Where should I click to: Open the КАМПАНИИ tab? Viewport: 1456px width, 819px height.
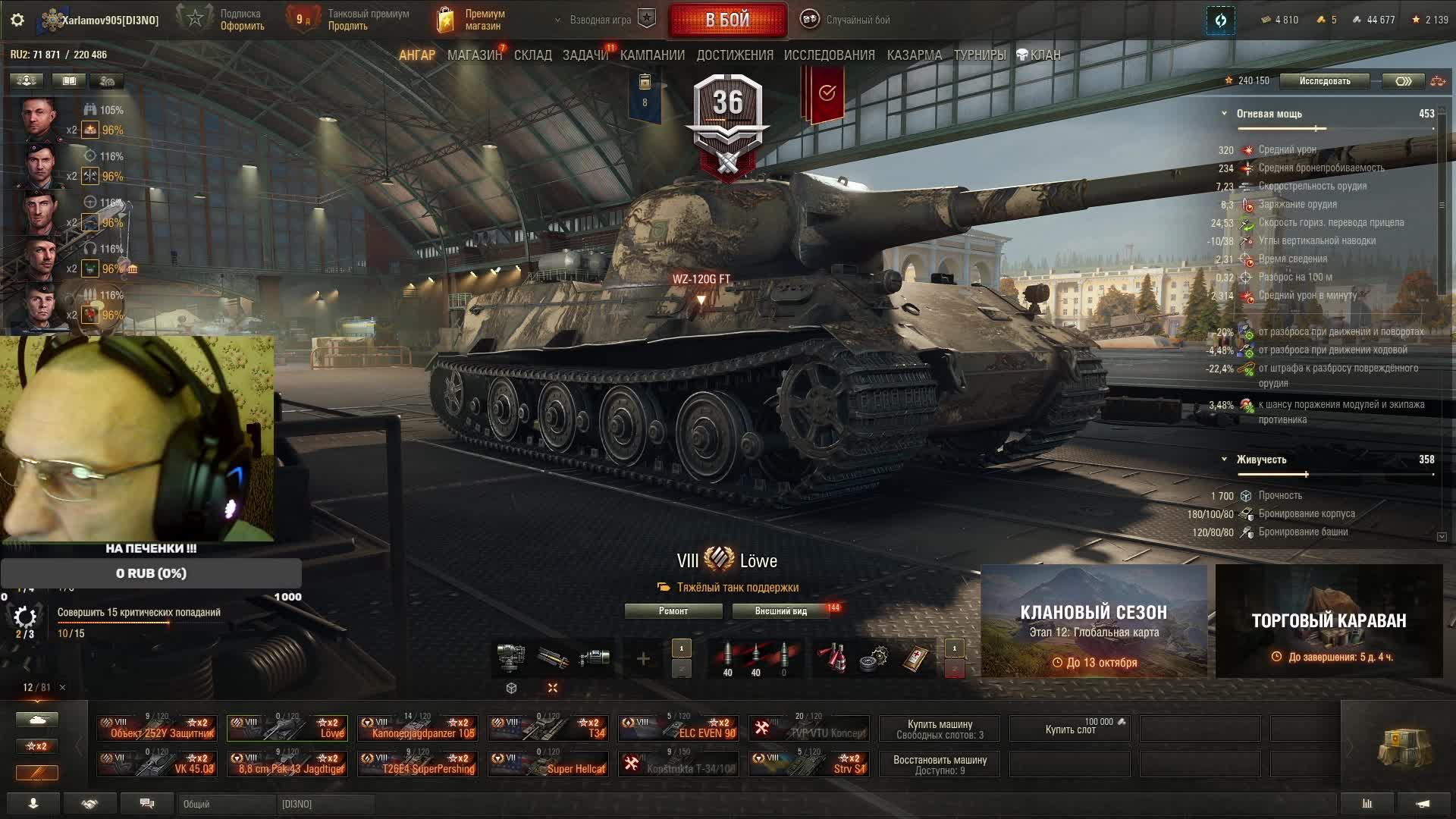click(652, 55)
